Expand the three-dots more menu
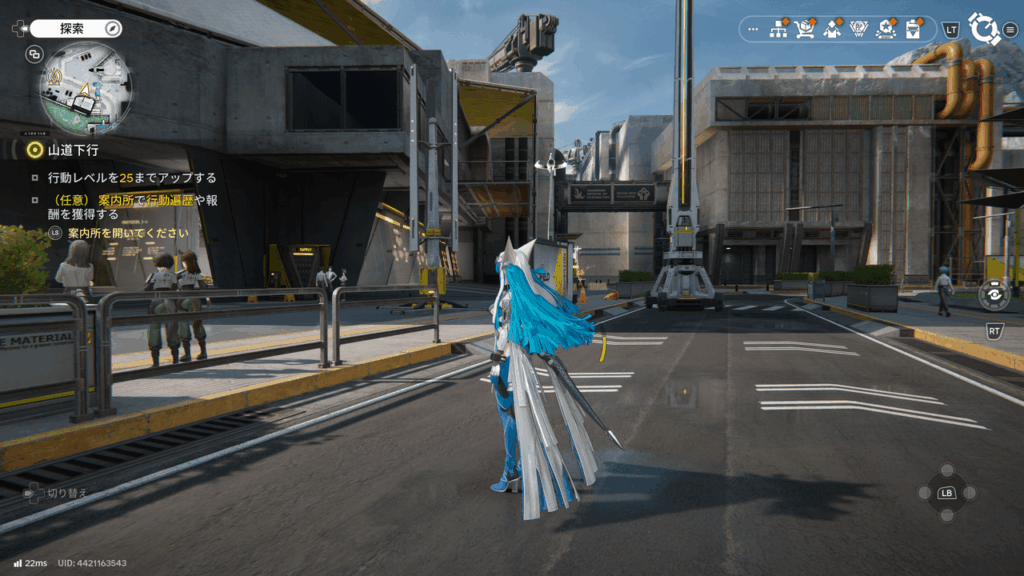Viewport: 1024px width, 576px height. 753,29
